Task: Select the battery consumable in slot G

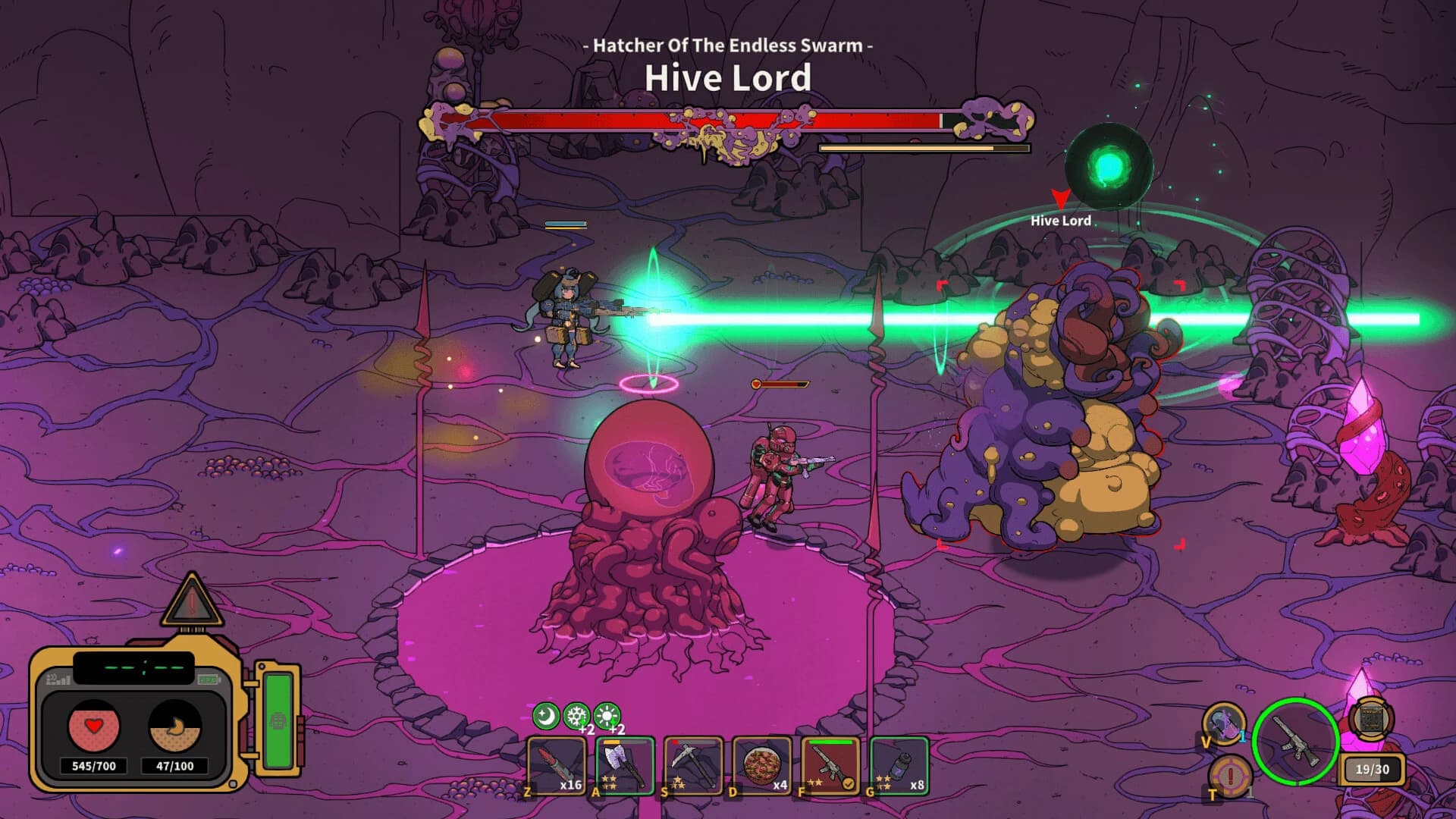Action: click(898, 766)
